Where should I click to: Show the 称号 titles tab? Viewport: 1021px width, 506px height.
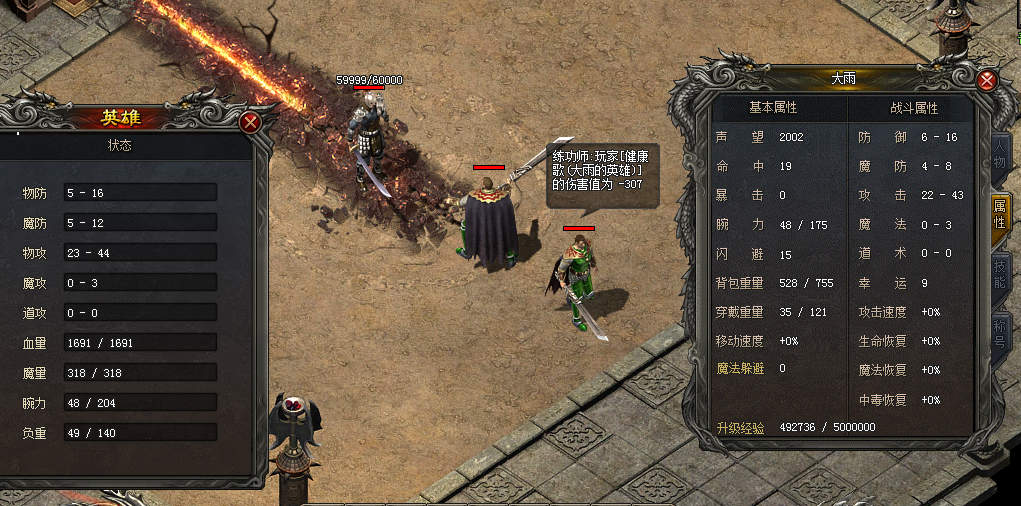pyautogui.click(x=999, y=333)
